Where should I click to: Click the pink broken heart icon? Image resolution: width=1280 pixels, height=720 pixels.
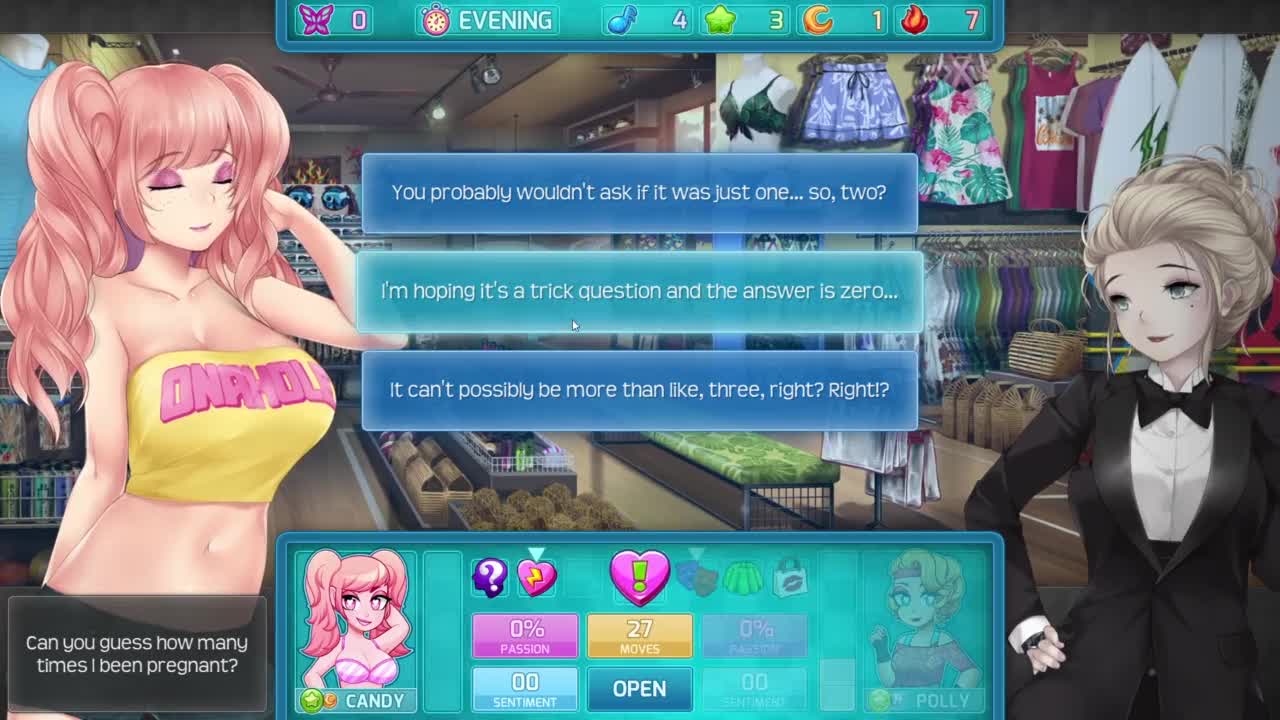tap(537, 578)
